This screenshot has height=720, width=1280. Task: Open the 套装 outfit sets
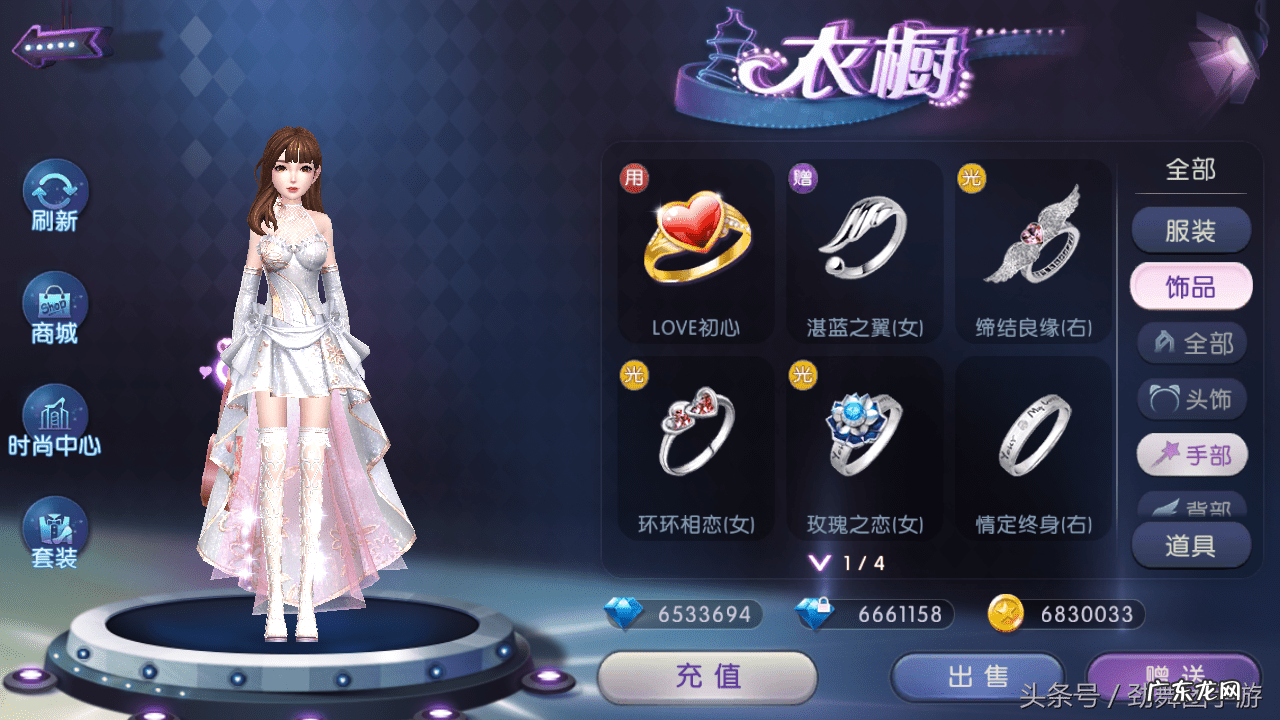tap(55, 533)
